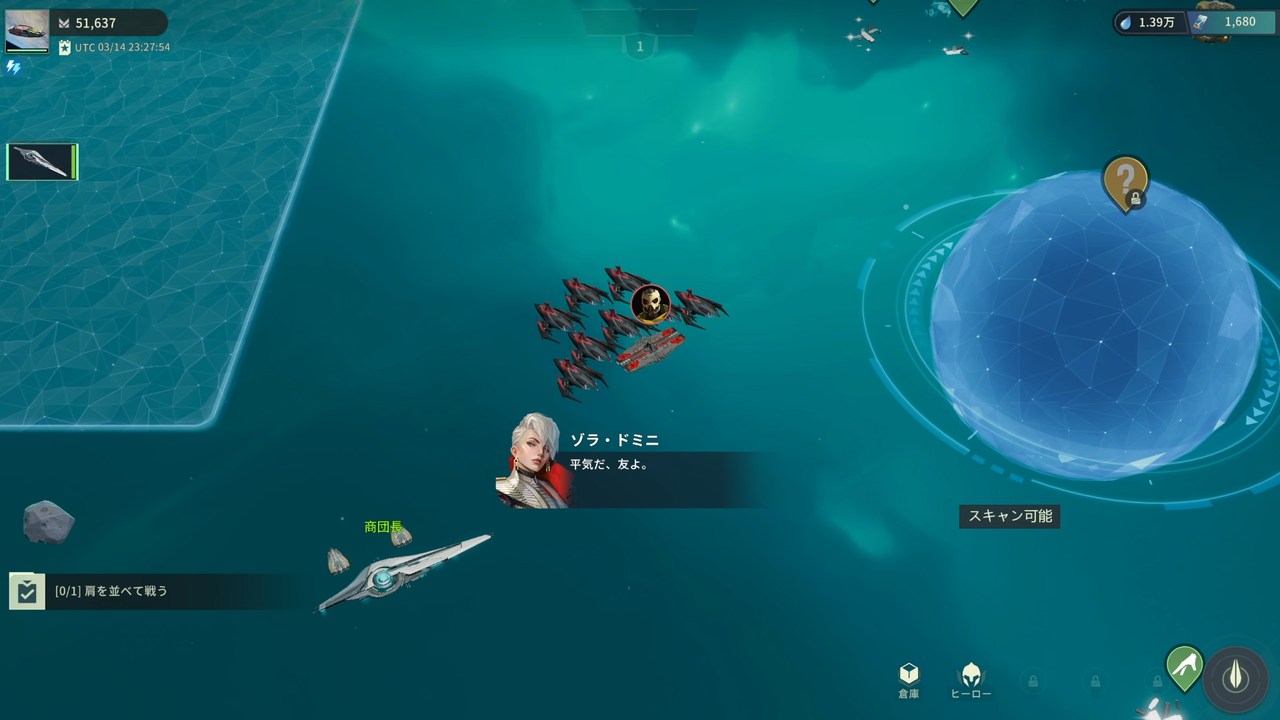
Task: Open the ticket currency counter
Action: pos(1228,22)
